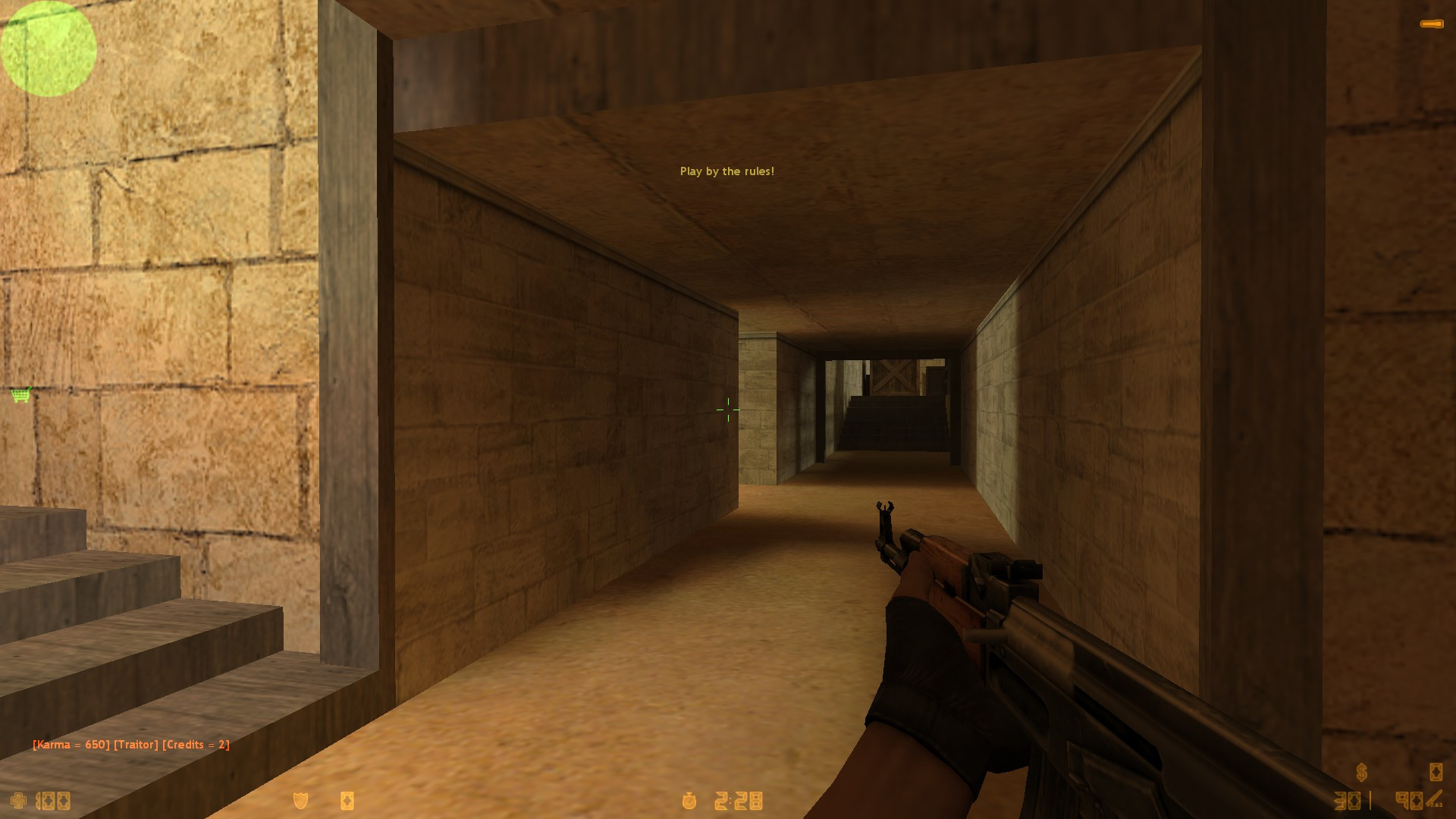Click the health value 100

click(x=53, y=801)
